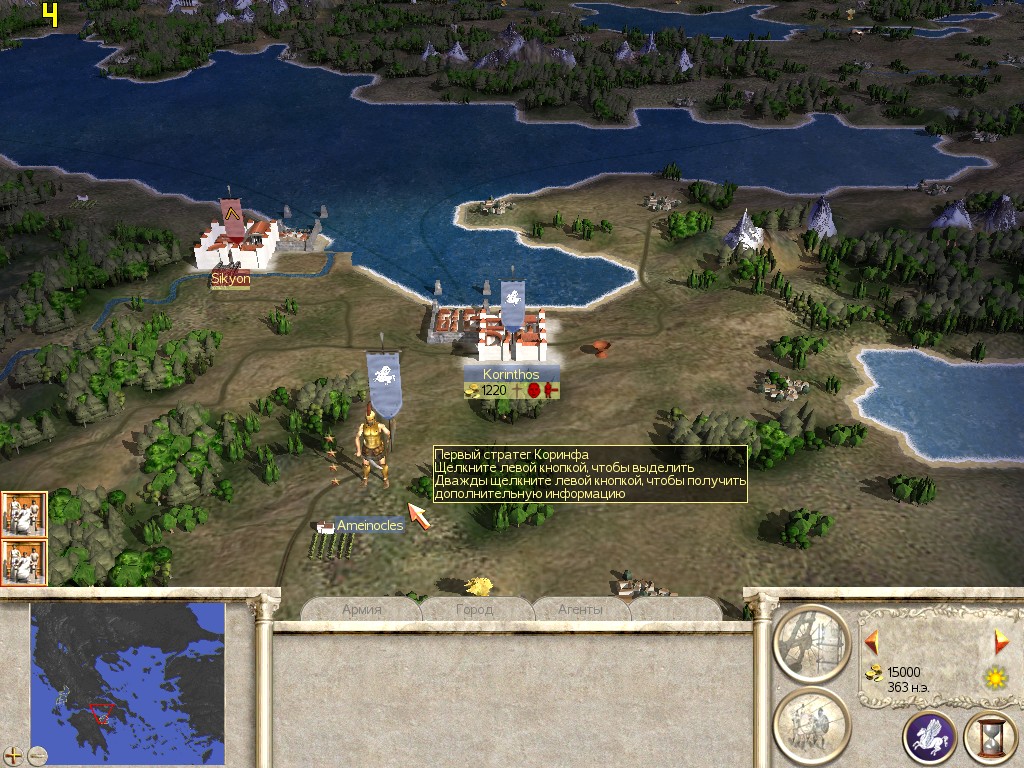This screenshot has width=1024, height=768.
Task: Select the Sikyon settlement name label
Action: (x=230, y=279)
